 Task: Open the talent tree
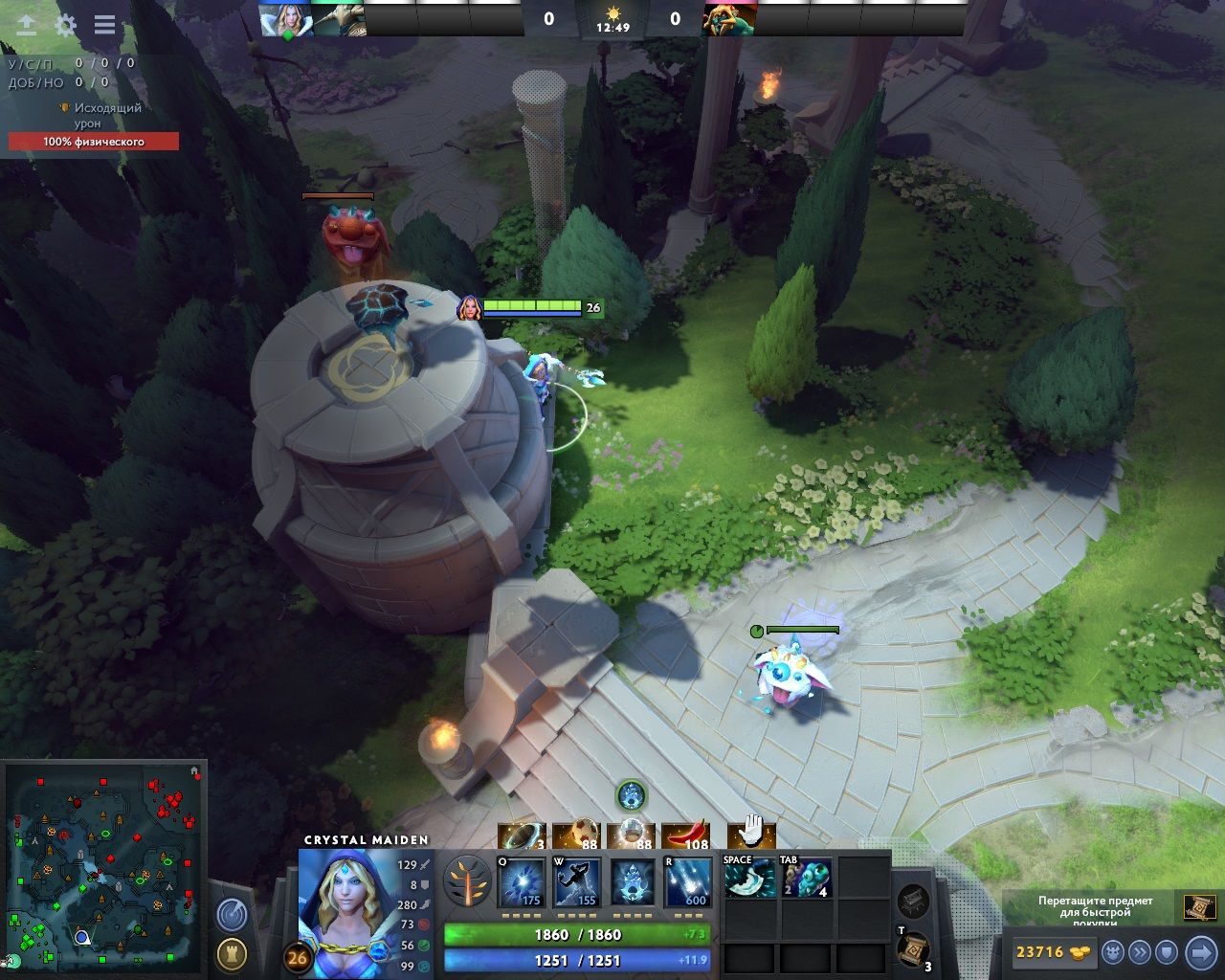(467, 880)
